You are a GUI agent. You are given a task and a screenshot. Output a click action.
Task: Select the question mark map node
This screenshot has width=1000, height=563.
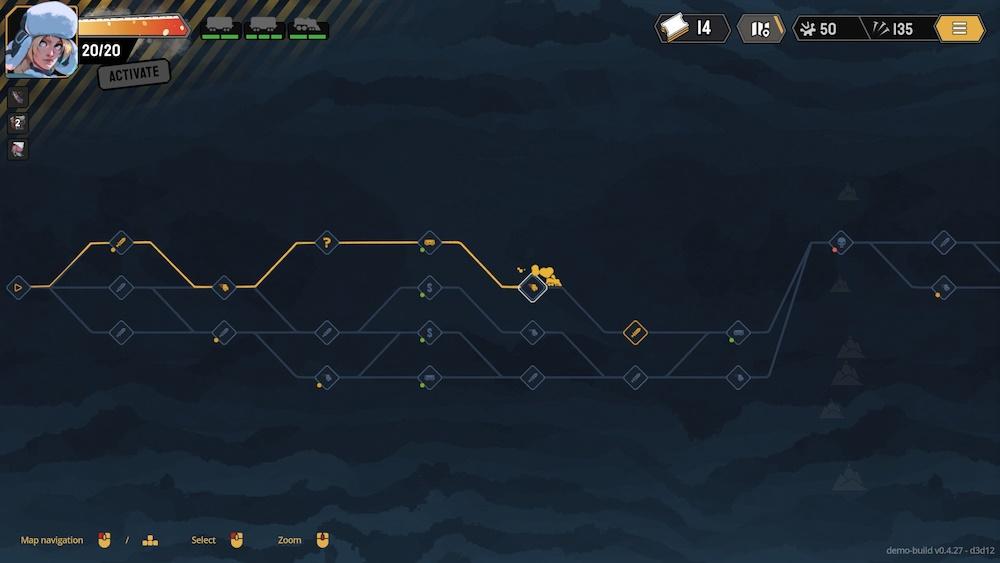[326, 242]
